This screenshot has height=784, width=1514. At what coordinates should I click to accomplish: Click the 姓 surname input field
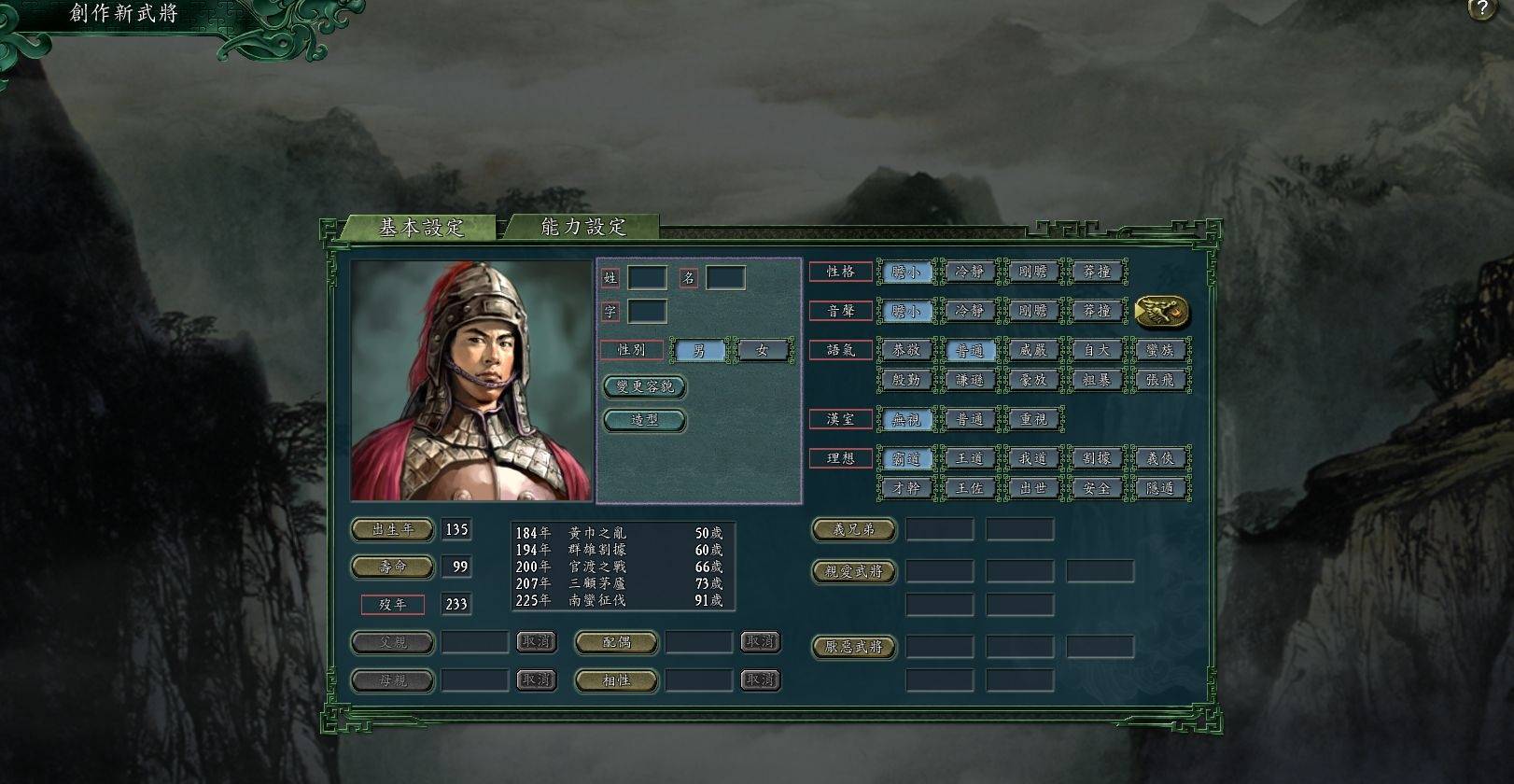(647, 277)
